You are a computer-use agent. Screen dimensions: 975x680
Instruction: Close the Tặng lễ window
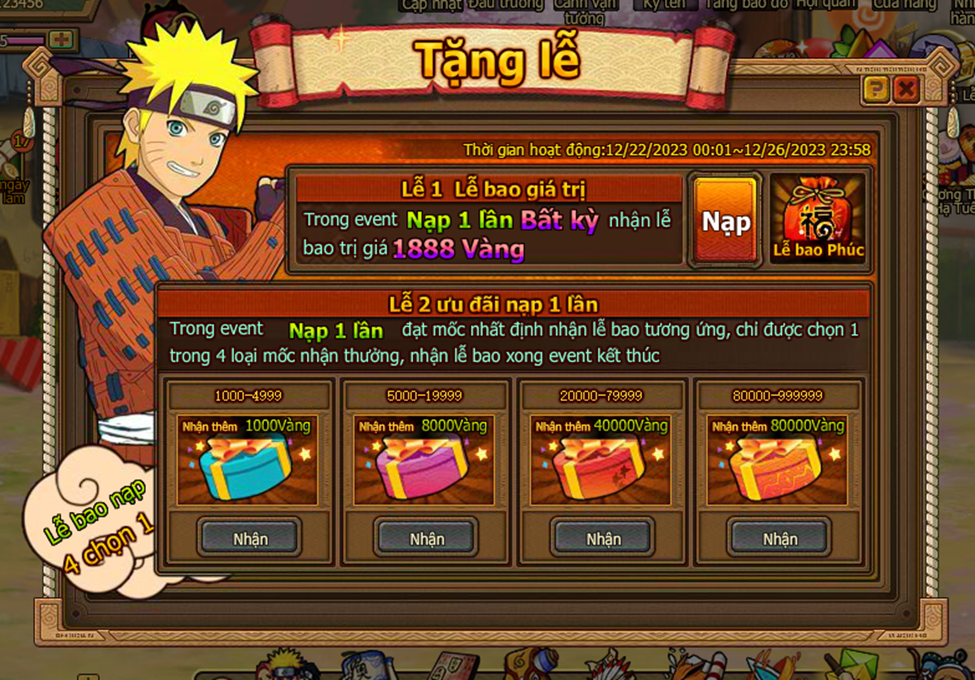[x=906, y=90]
